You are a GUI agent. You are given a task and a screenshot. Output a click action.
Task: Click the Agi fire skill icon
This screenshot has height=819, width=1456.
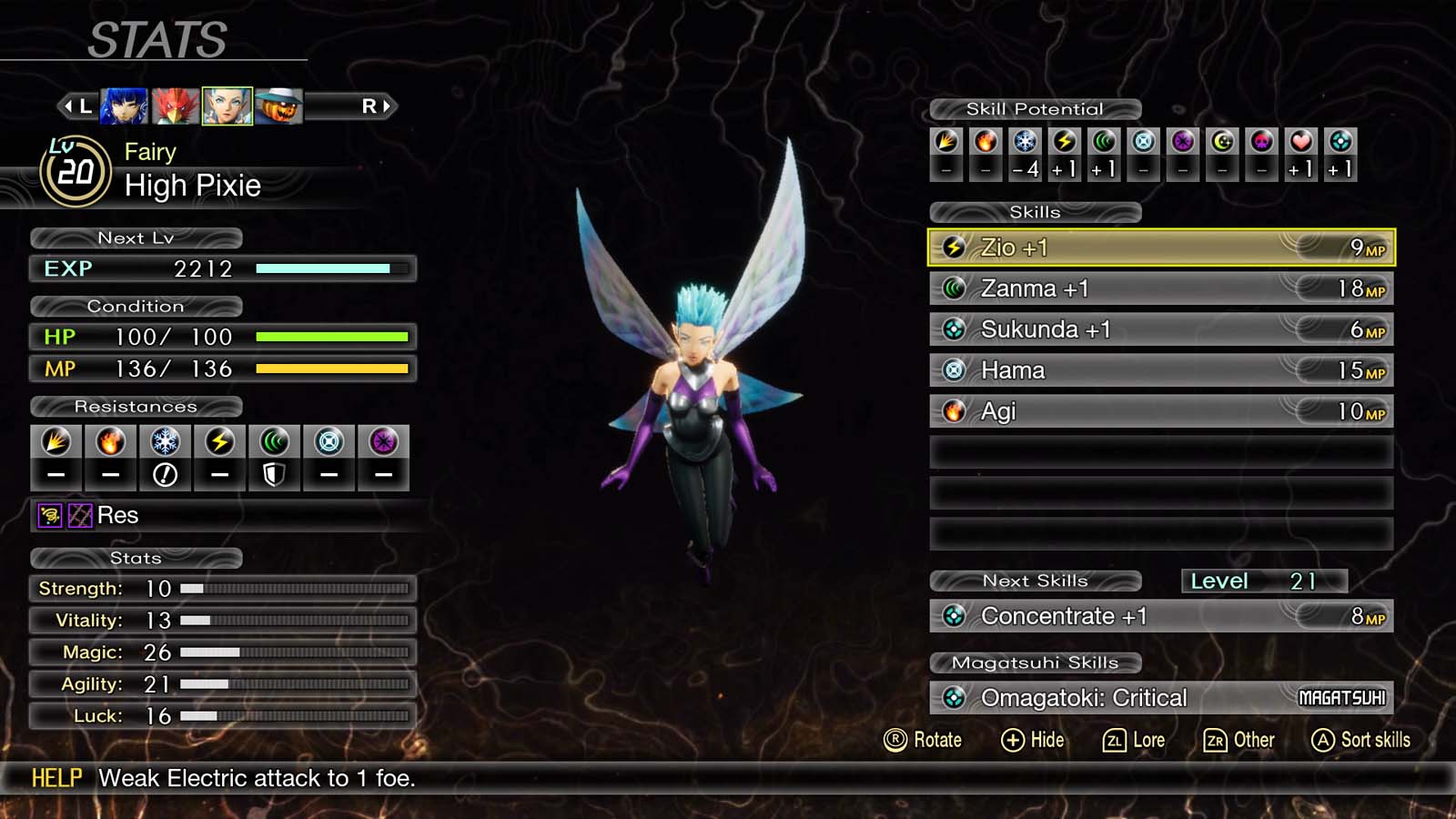(x=952, y=411)
